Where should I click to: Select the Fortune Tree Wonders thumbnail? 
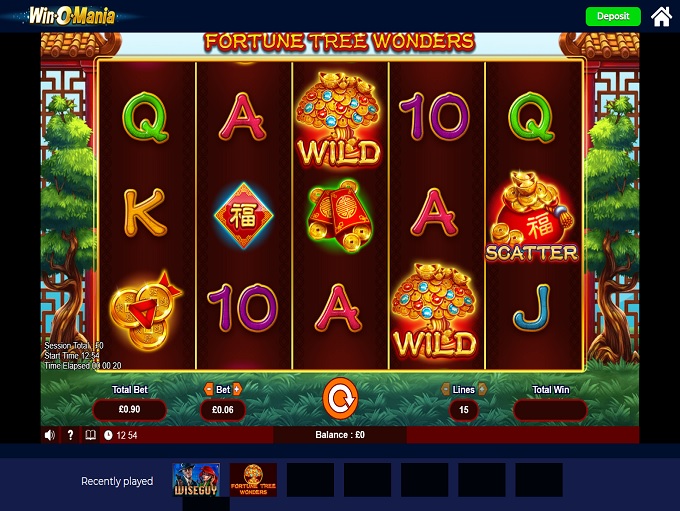[253, 480]
